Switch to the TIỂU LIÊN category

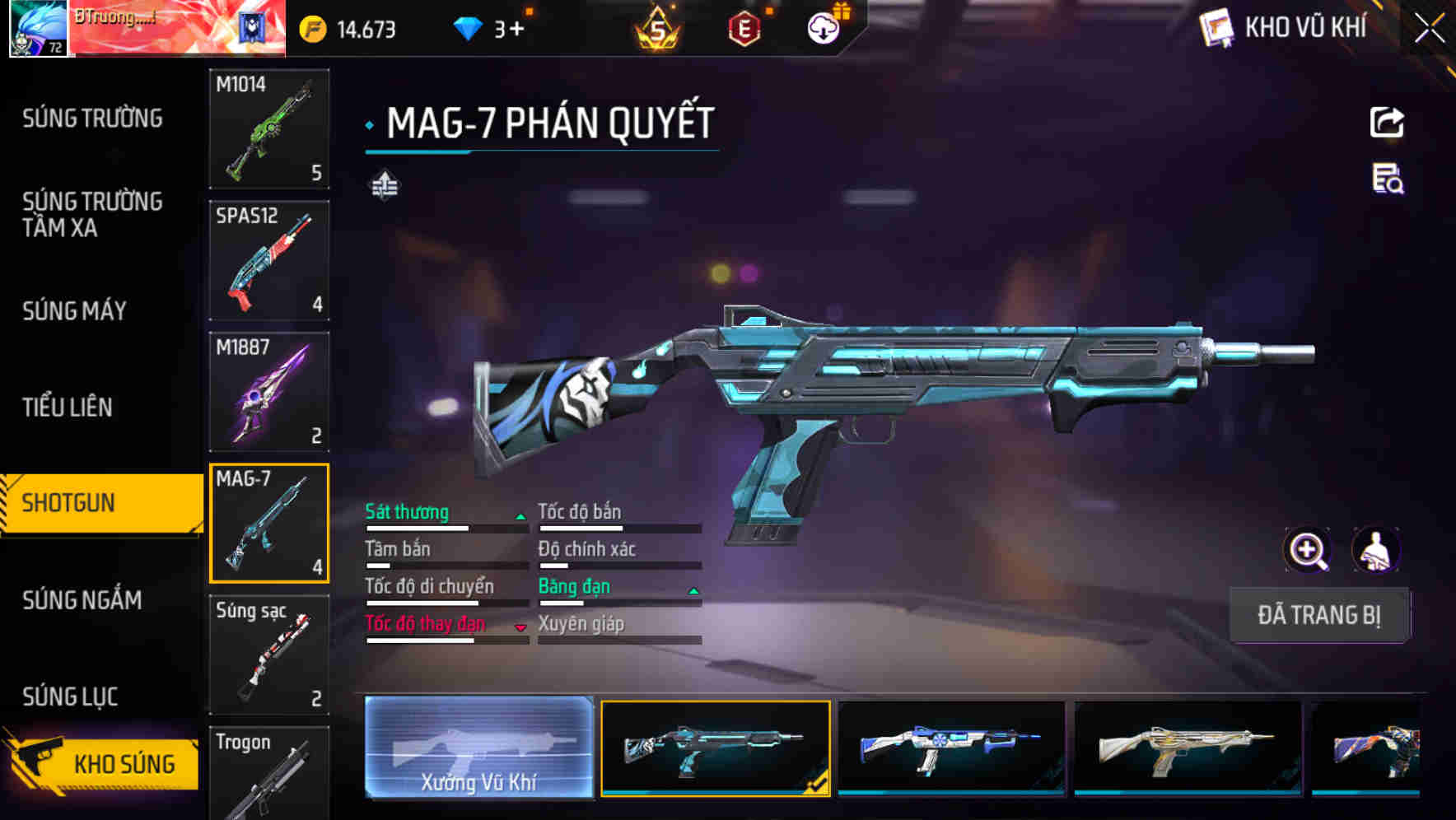pyautogui.click(x=68, y=407)
